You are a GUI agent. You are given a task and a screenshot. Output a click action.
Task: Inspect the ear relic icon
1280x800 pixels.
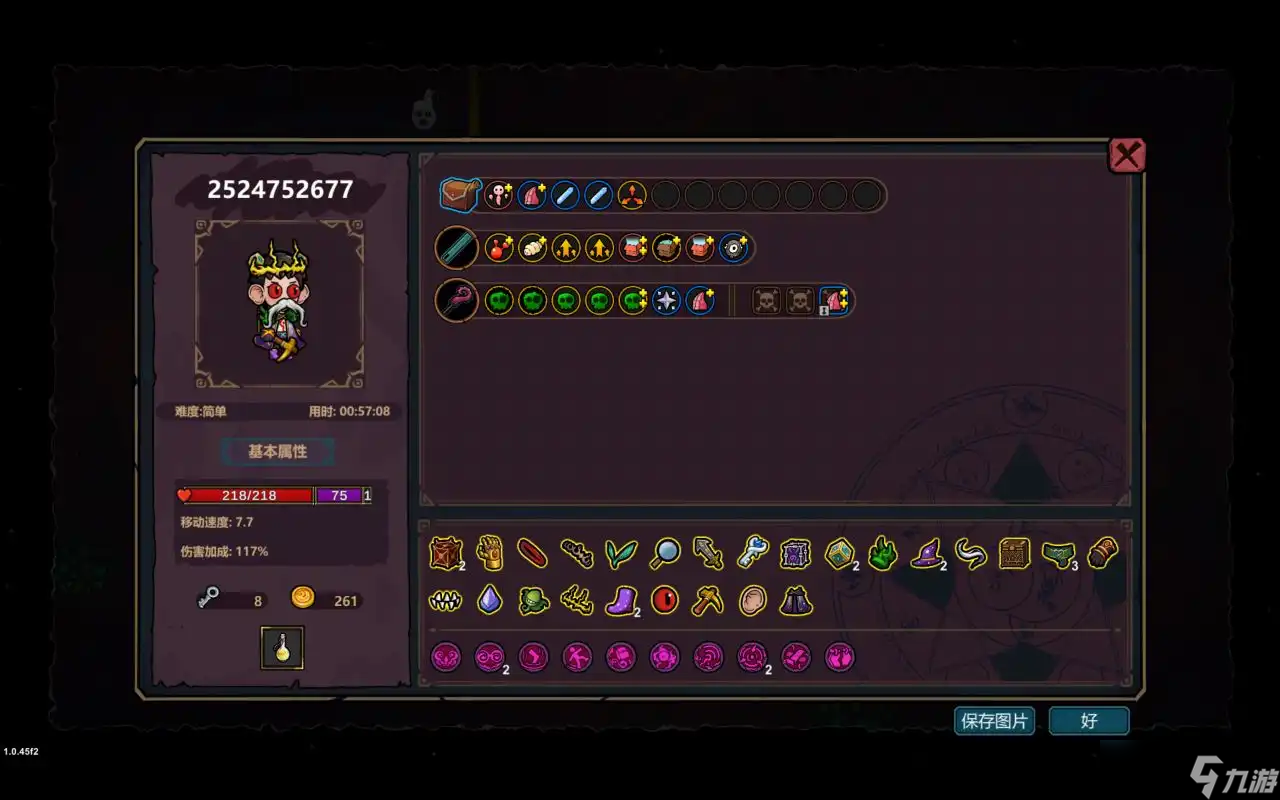click(752, 600)
